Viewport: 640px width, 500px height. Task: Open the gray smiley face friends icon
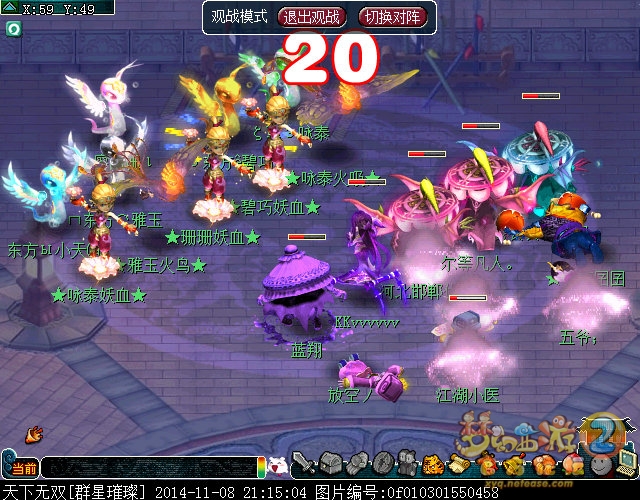[600, 464]
